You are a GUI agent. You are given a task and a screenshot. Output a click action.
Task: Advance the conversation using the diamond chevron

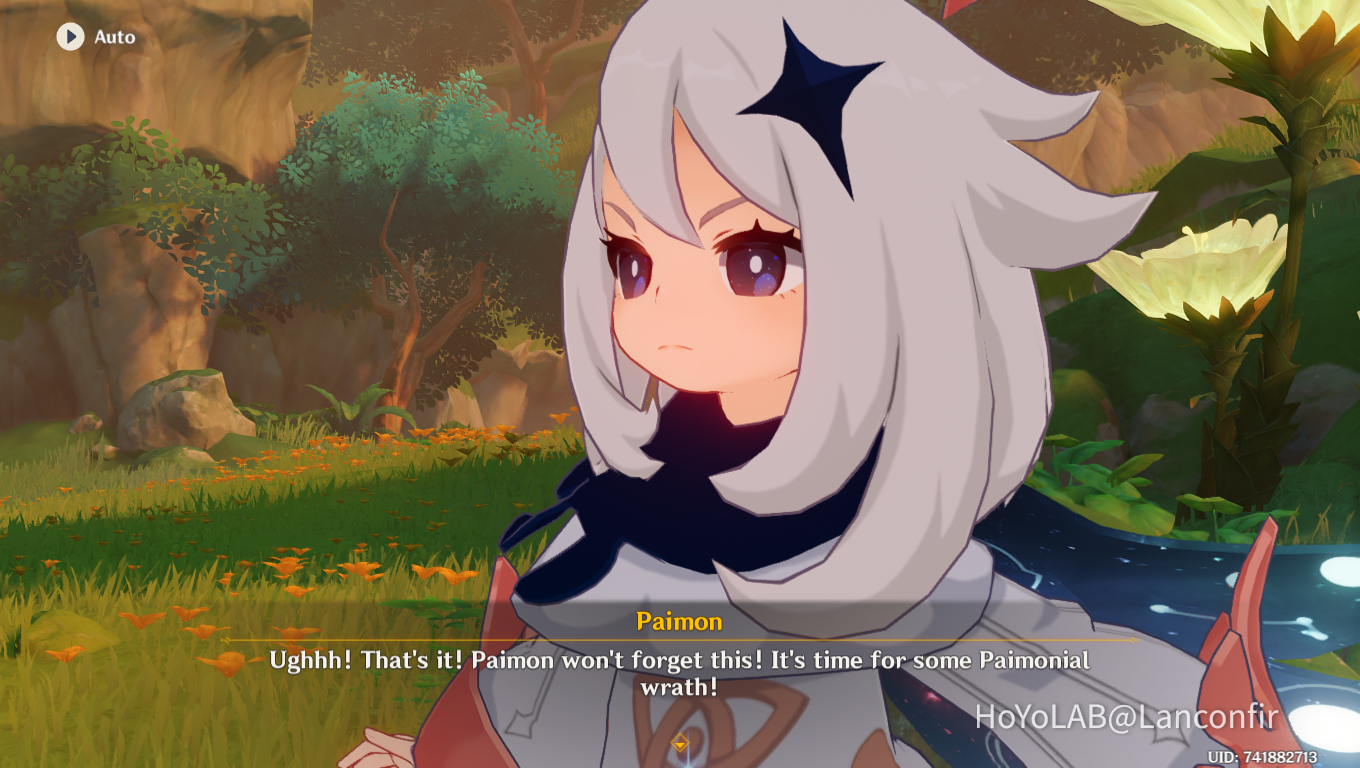click(x=680, y=744)
